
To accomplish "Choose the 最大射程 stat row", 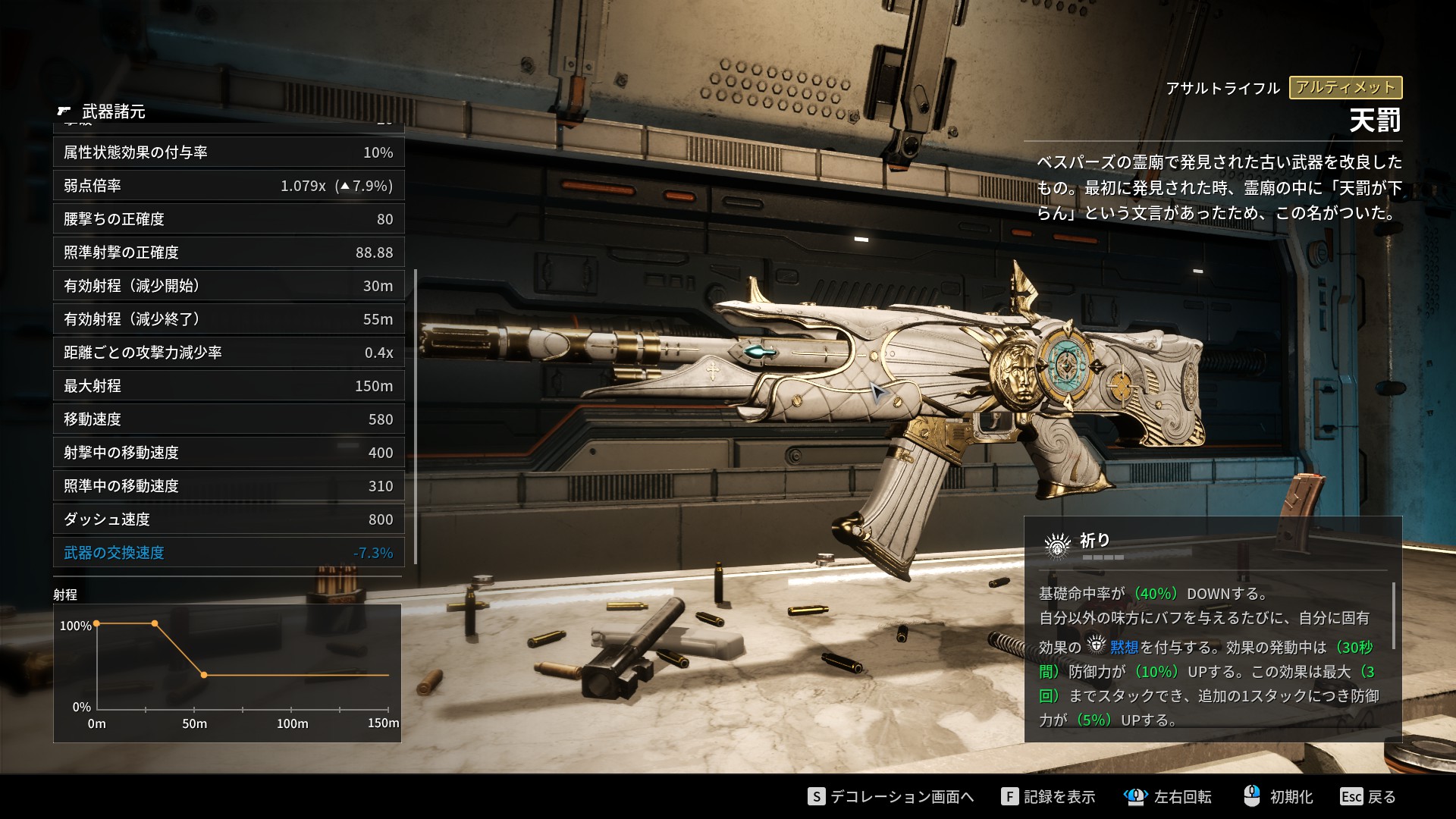I will pyautogui.click(x=228, y=386).
